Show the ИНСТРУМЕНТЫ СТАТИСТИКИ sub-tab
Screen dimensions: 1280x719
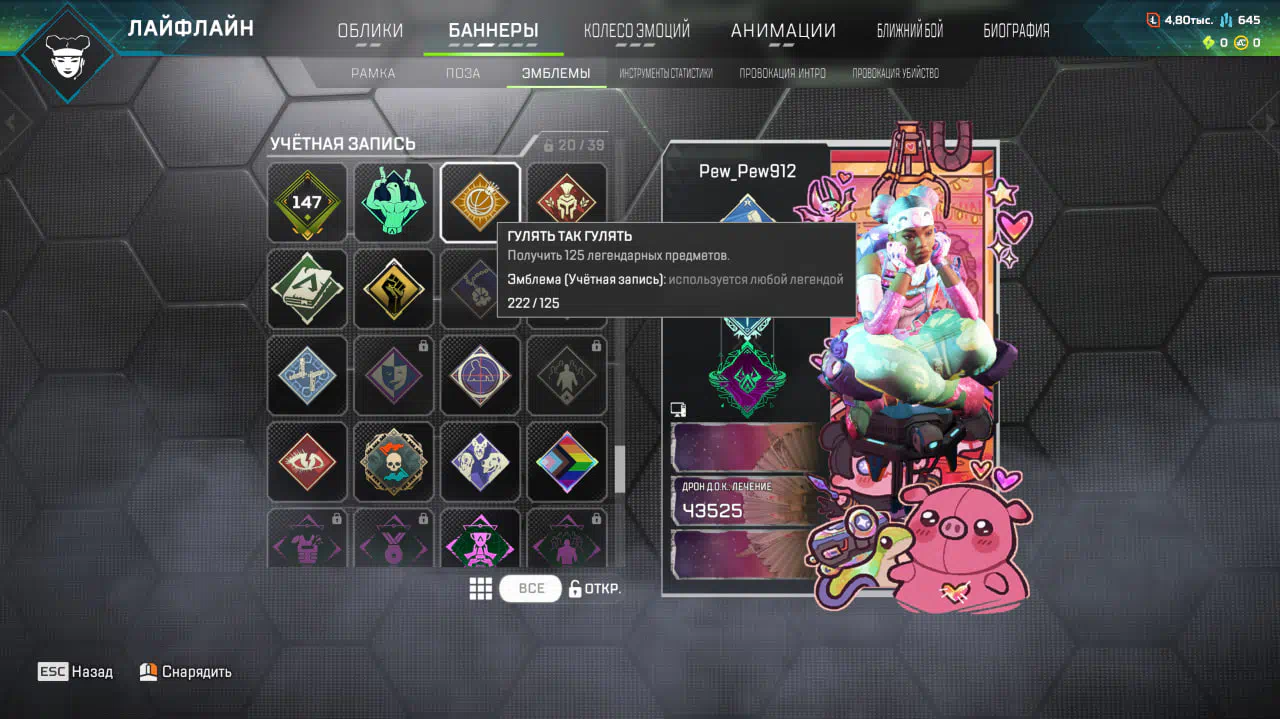point(665,73)
